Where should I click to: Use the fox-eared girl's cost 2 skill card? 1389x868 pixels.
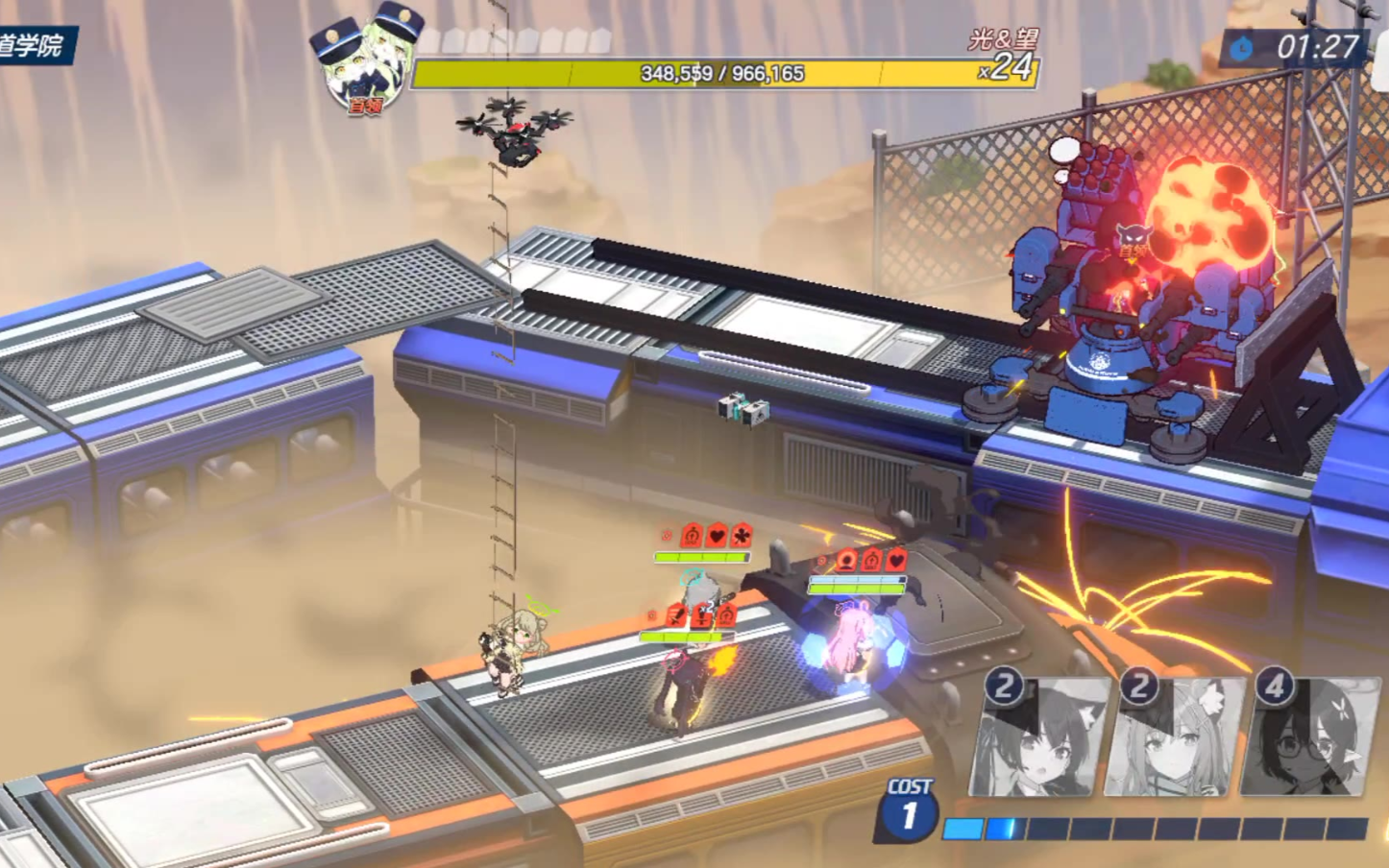[1175, 737]
